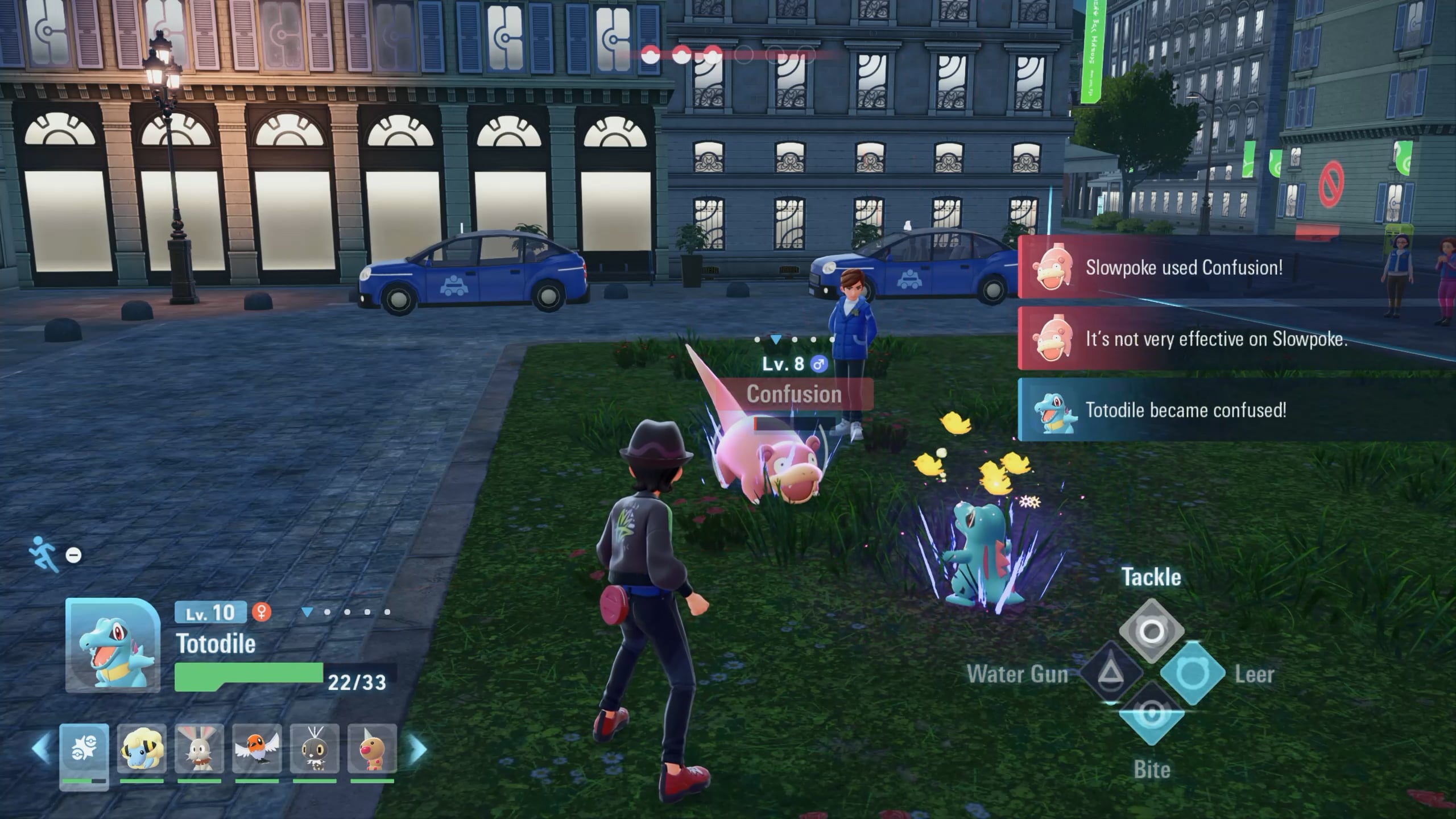The image size is (1456, 819).
Task: Switch to Mareep in the party bar
Action: click(141, 750)
